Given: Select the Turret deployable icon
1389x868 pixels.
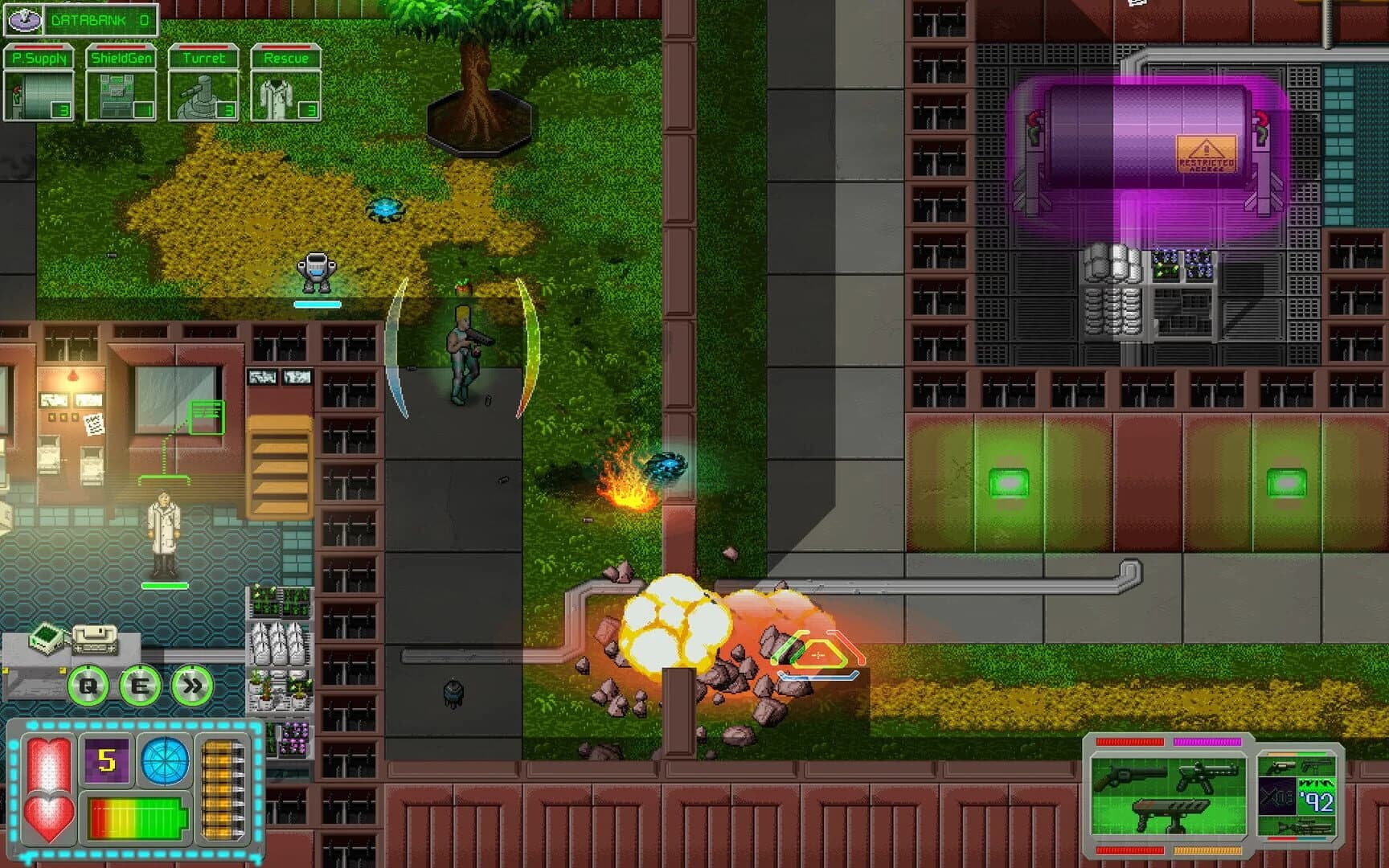Looking at the screenshot, I should pos(202,91).
